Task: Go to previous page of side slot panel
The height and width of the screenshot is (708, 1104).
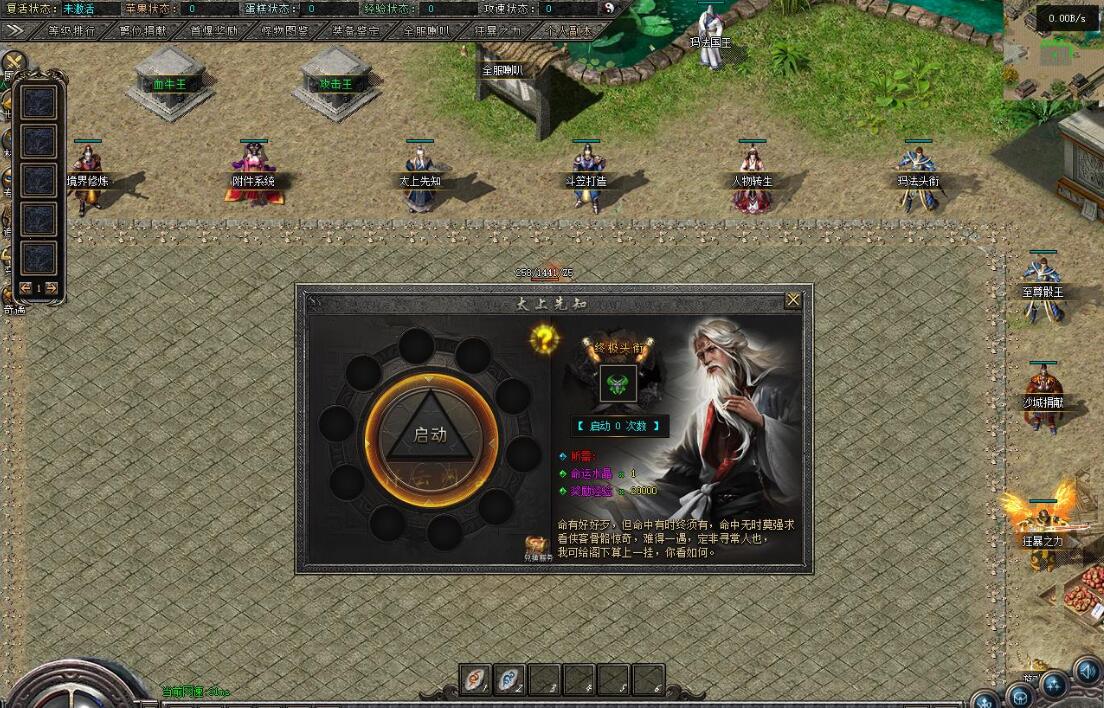Action: click(x=26, y=288)
